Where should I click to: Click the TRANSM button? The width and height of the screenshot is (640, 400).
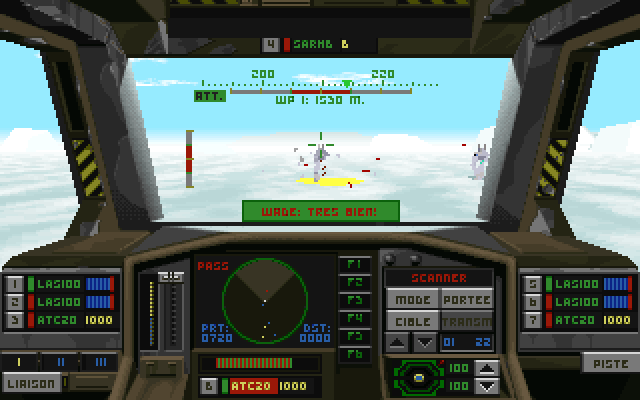pyautogui.click(x=465, y=321)
